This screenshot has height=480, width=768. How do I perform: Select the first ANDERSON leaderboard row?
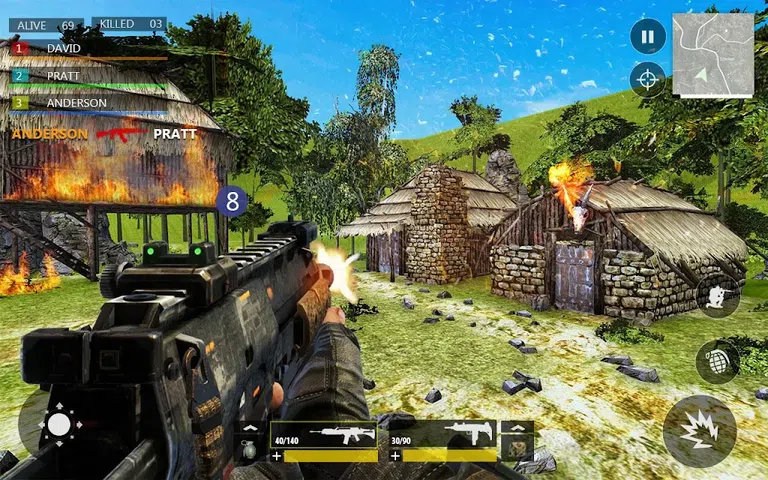point(75,102)
